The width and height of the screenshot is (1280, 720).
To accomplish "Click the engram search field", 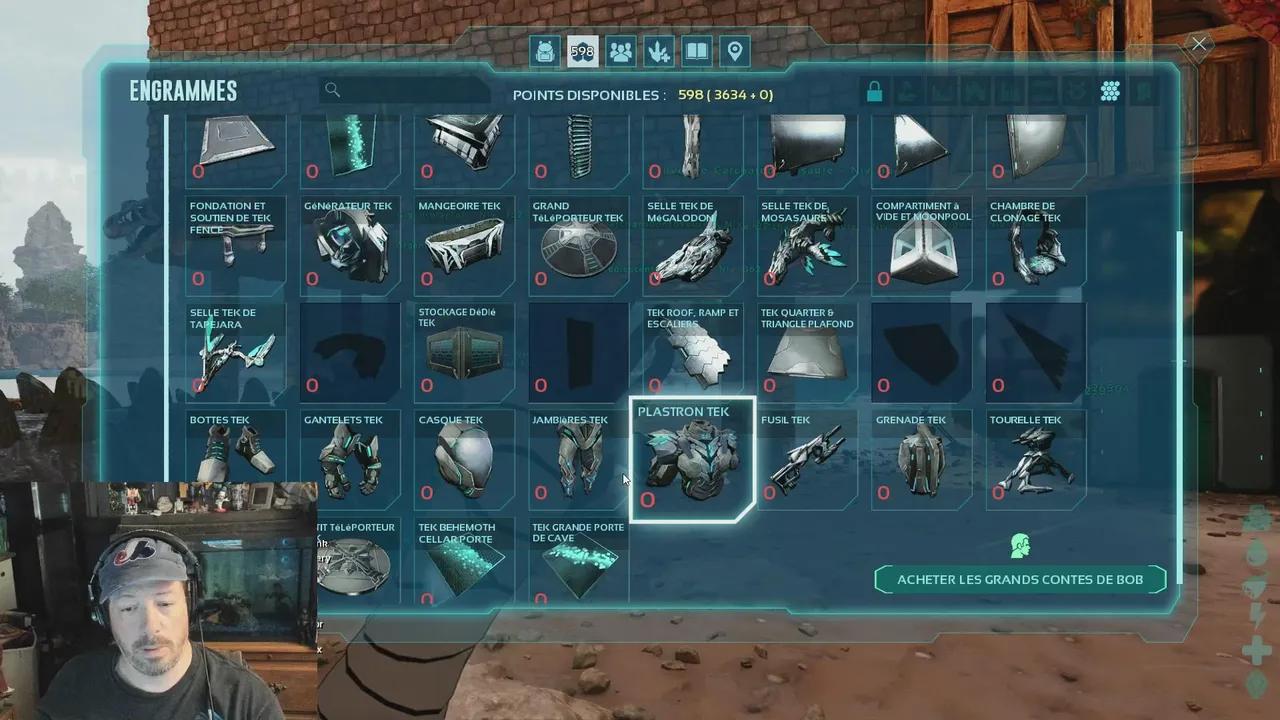I will coord(410,91).
